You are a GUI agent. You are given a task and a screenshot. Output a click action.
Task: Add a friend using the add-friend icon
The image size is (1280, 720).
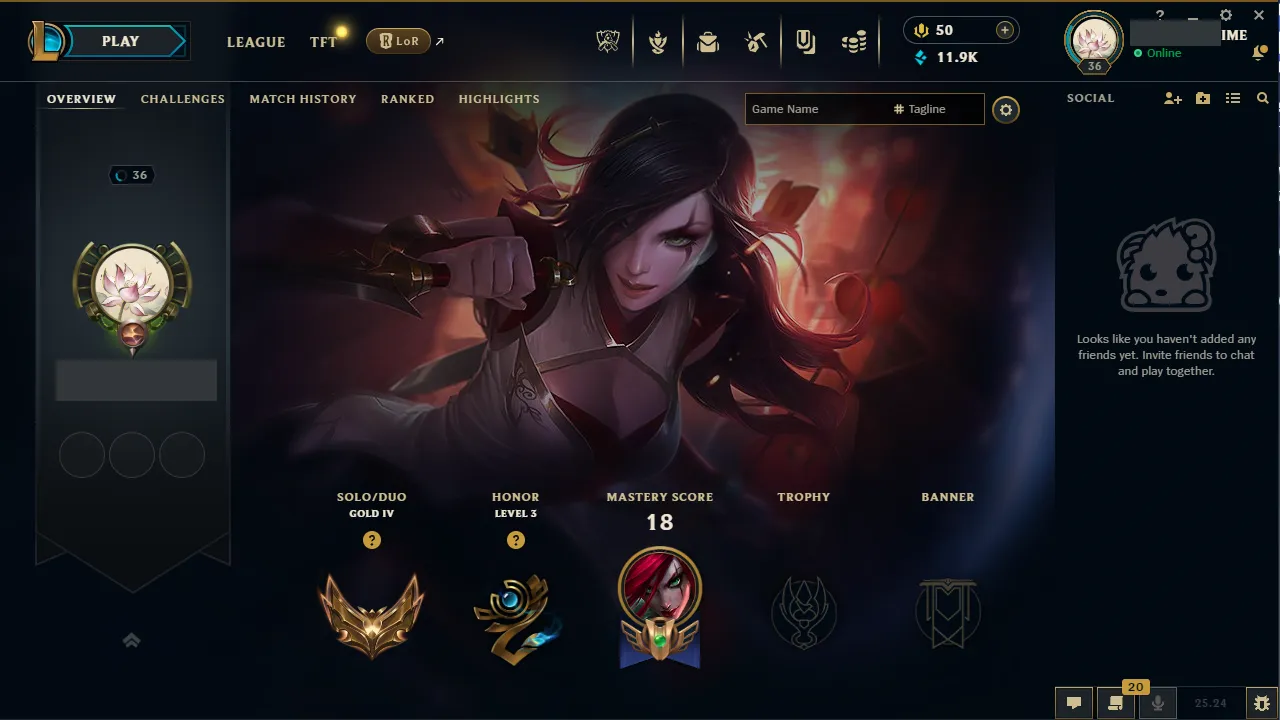click(1172, 98)
